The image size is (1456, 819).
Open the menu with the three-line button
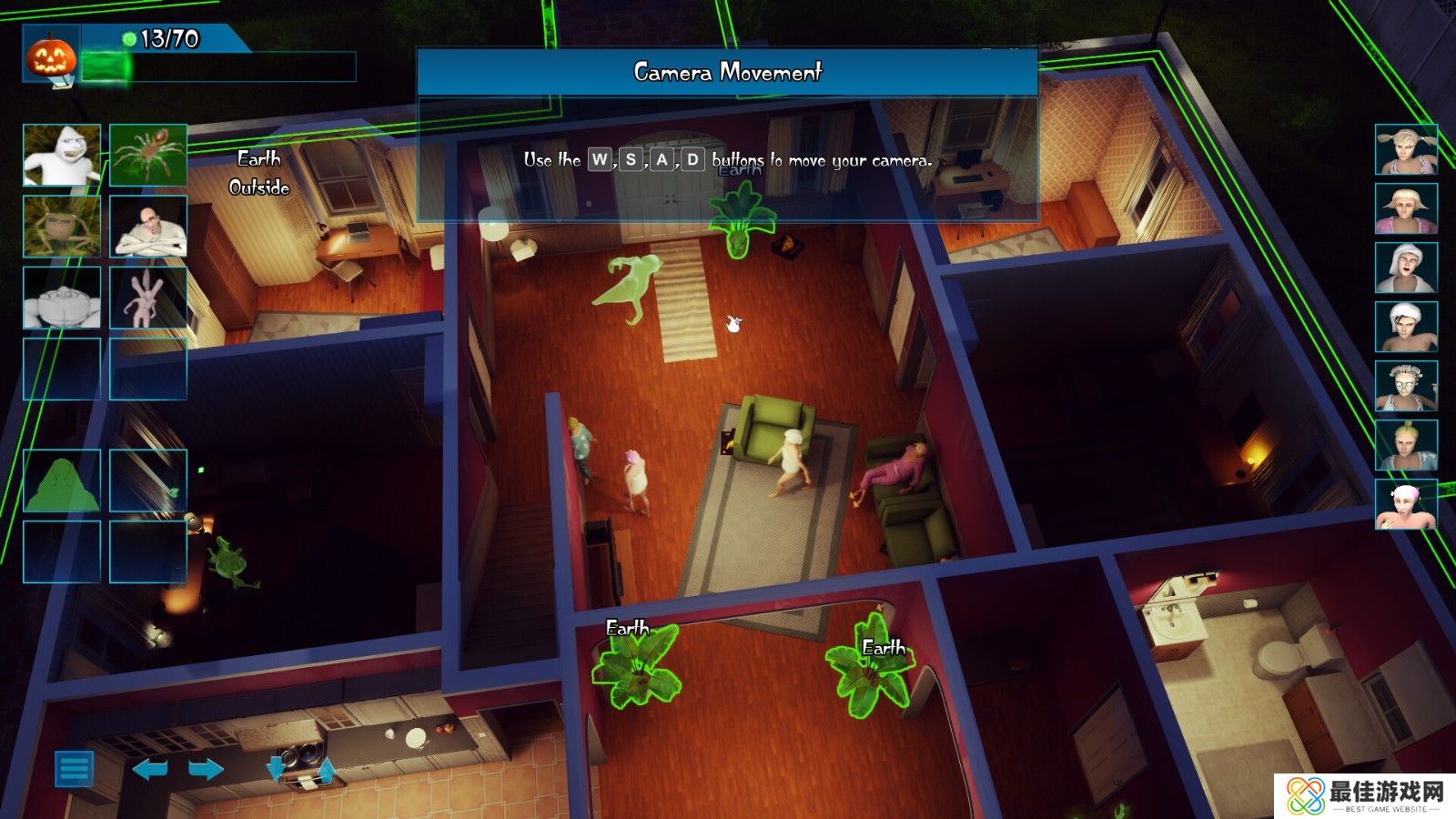[74, 769]
